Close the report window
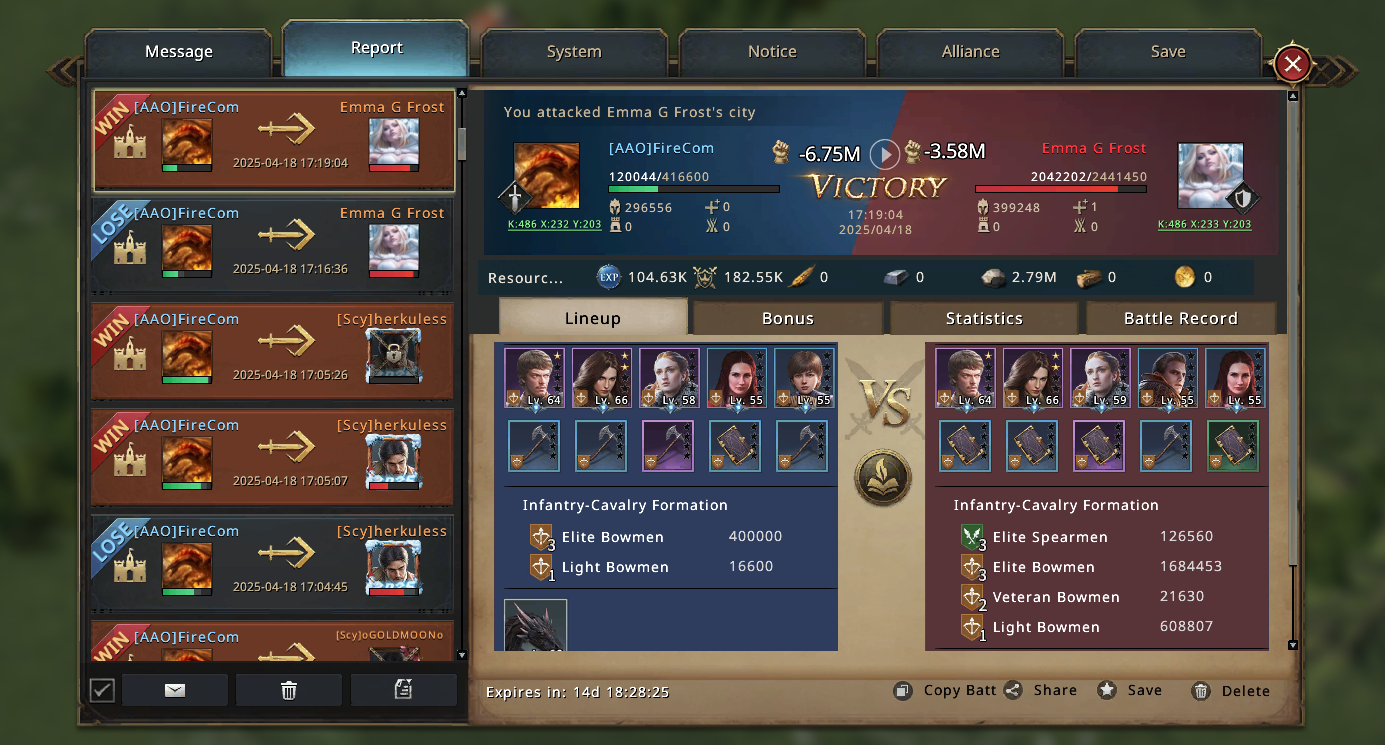The width and height of the screenshot is (1385, 745). [1292, 65]
